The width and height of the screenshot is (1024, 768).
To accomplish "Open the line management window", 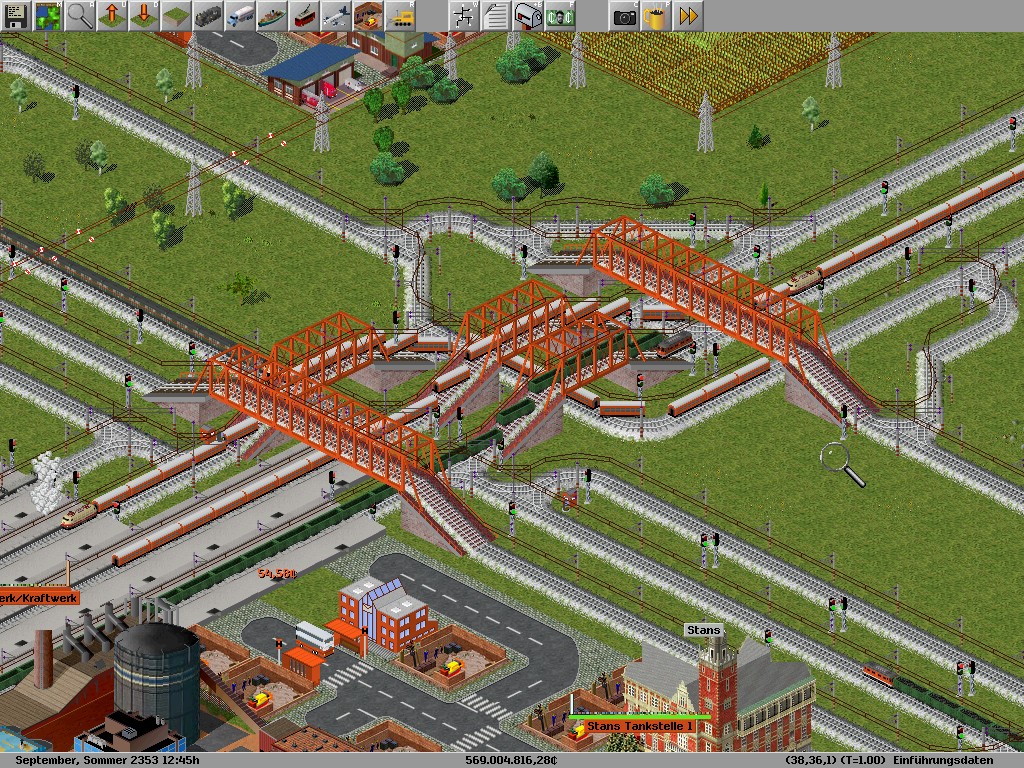I will [464, 16].
